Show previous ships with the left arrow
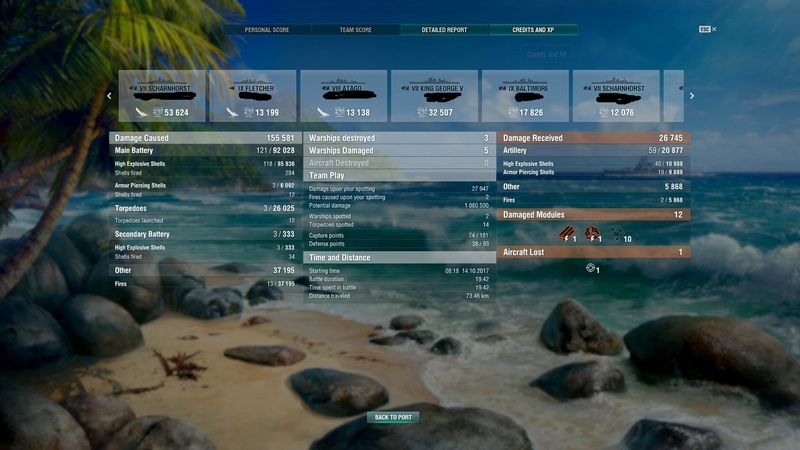This screenshot has width=800, height=450. pos(109,96)
